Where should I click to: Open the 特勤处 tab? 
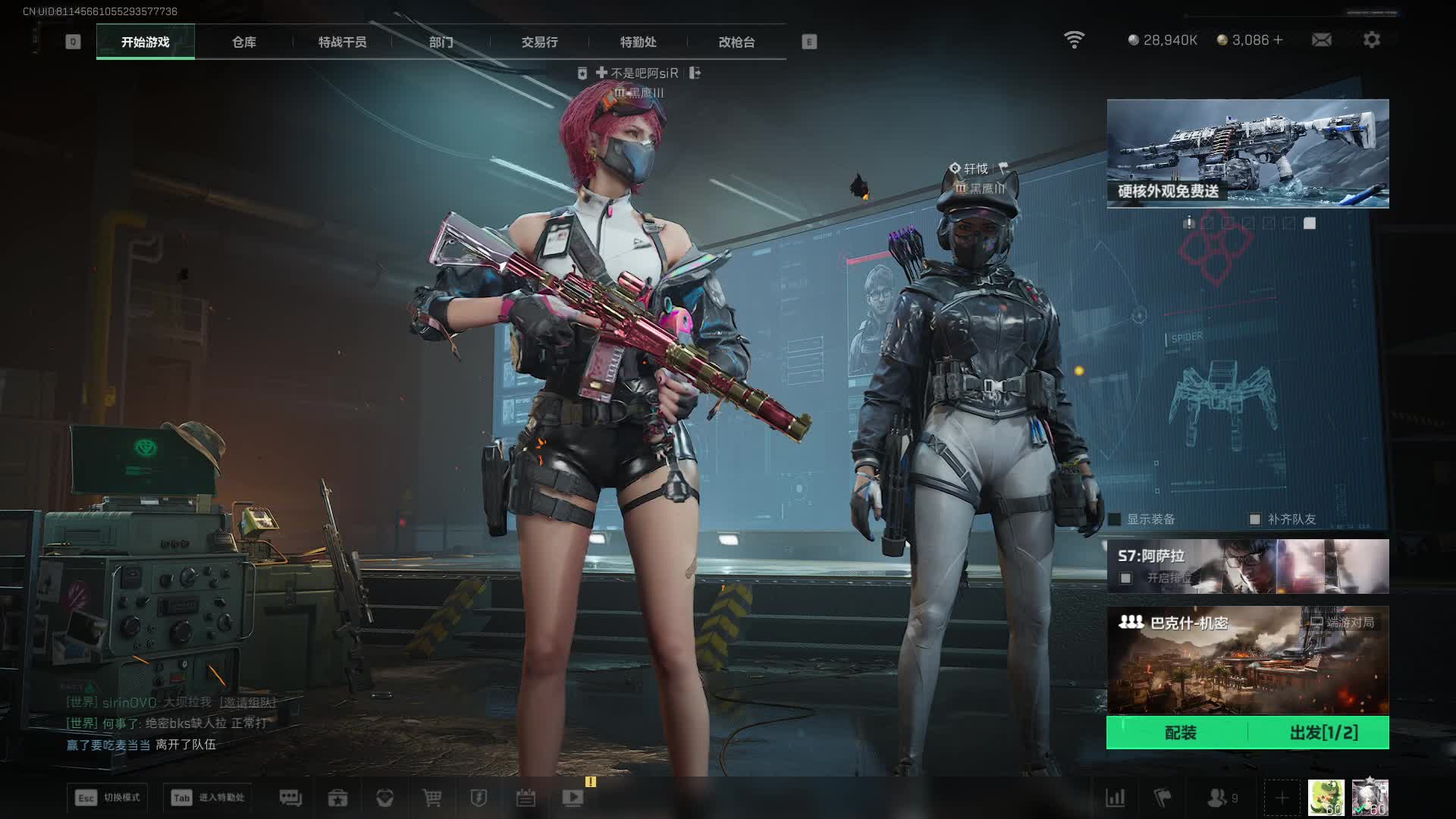tap(638, 42)
